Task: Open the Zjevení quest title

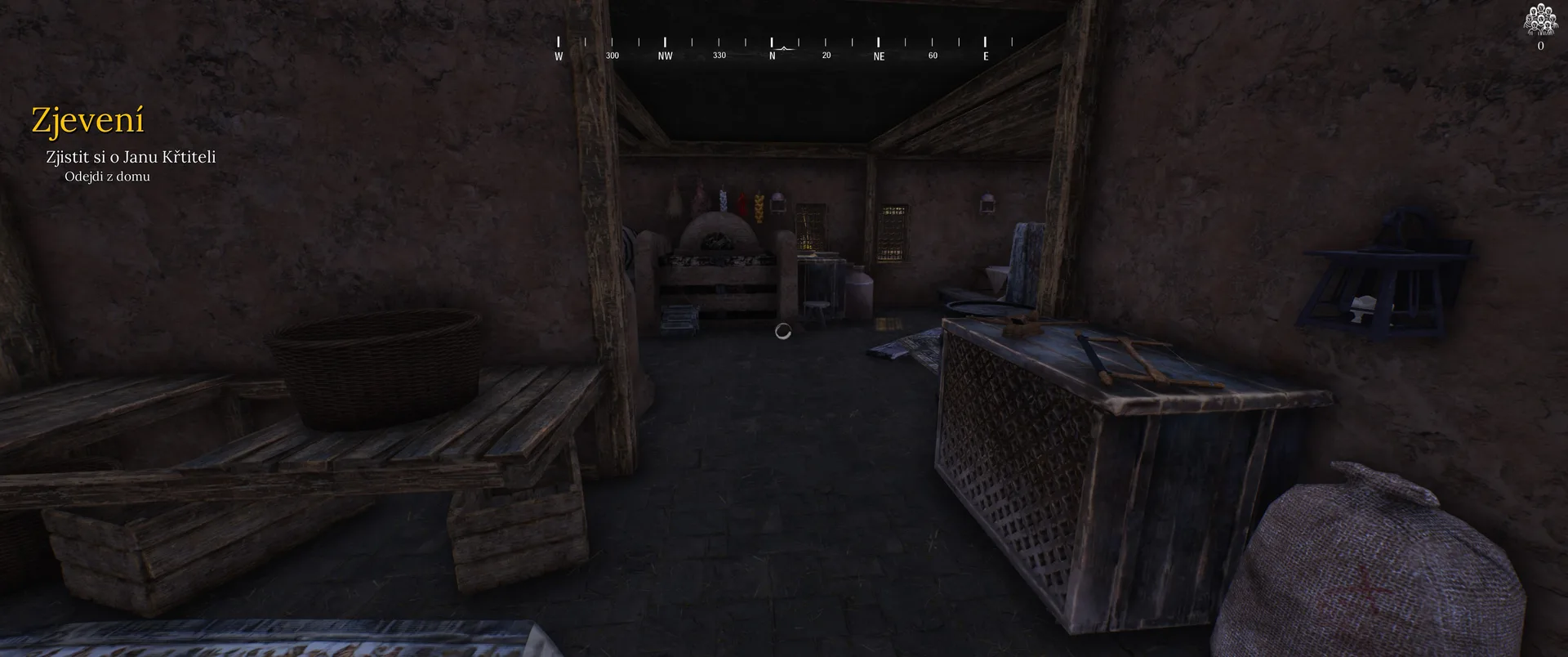Action: tap(88, 121)
